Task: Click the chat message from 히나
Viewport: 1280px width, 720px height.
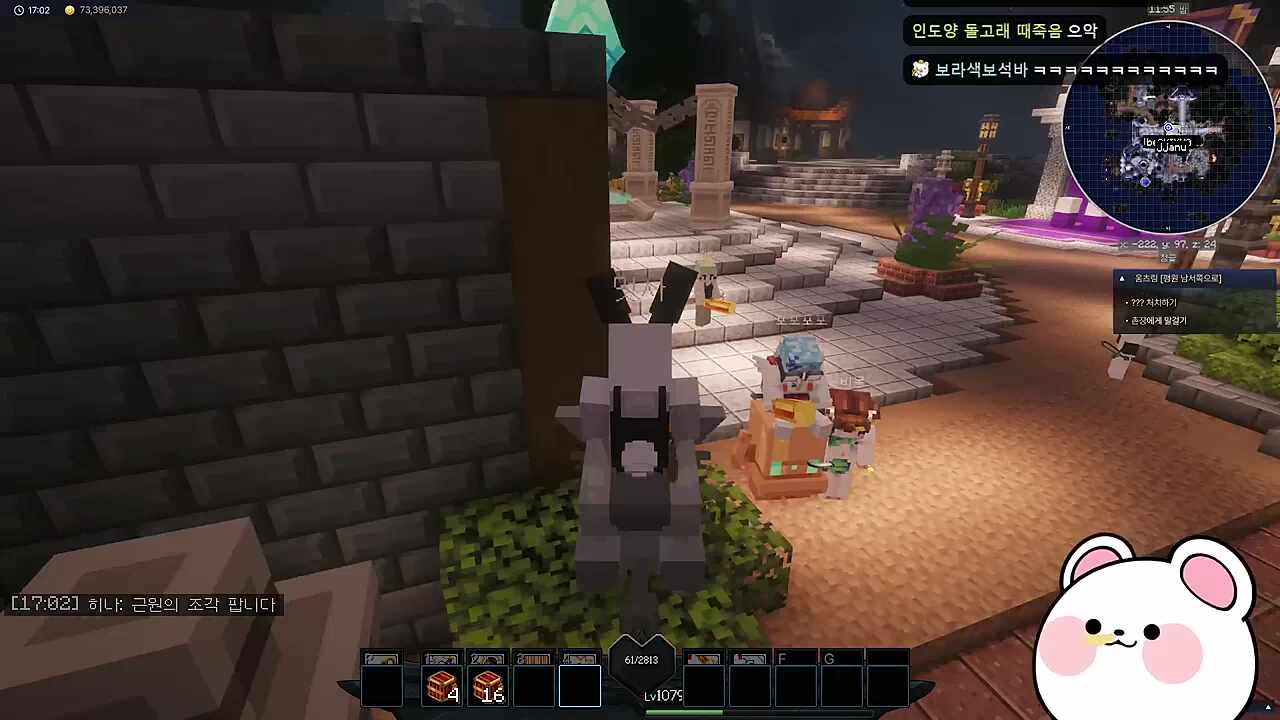Action: pyautogui.click(x=144, y=604)
